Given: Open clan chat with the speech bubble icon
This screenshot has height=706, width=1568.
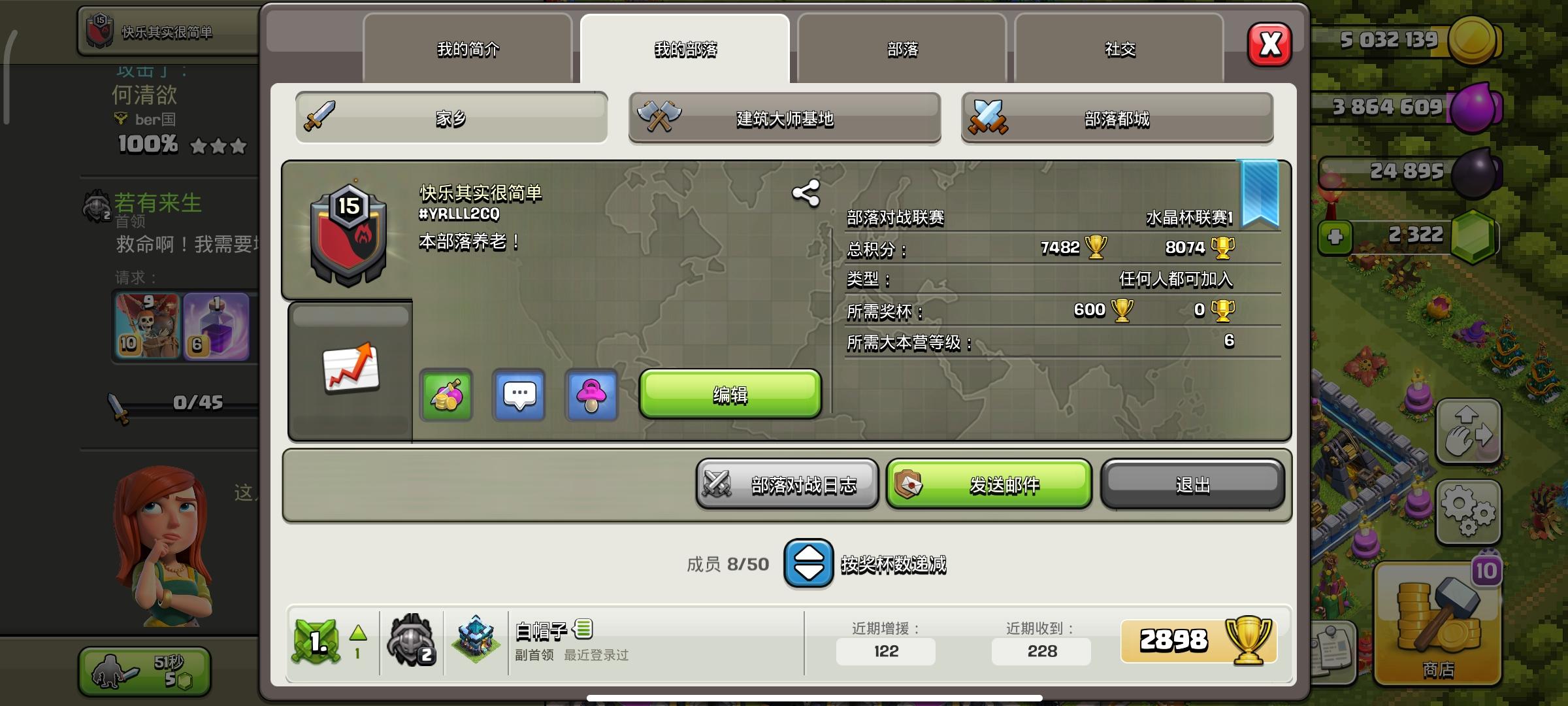Looking at the screenshot, I should 519,395.
